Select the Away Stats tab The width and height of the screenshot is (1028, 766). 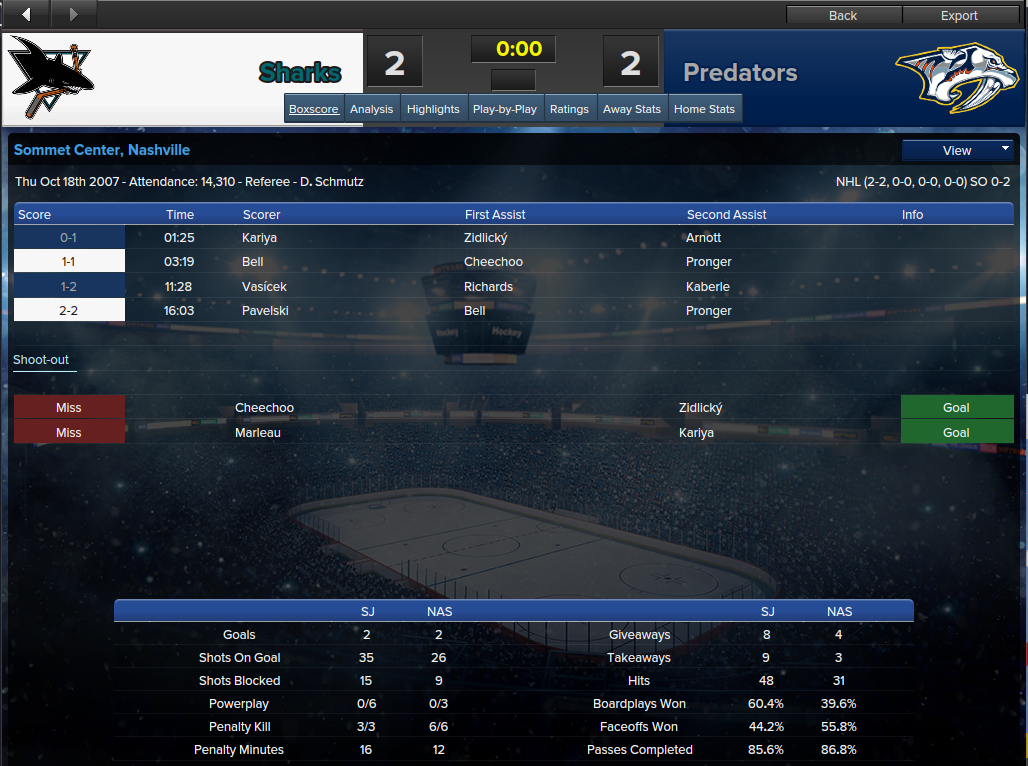tap(632, 109)
